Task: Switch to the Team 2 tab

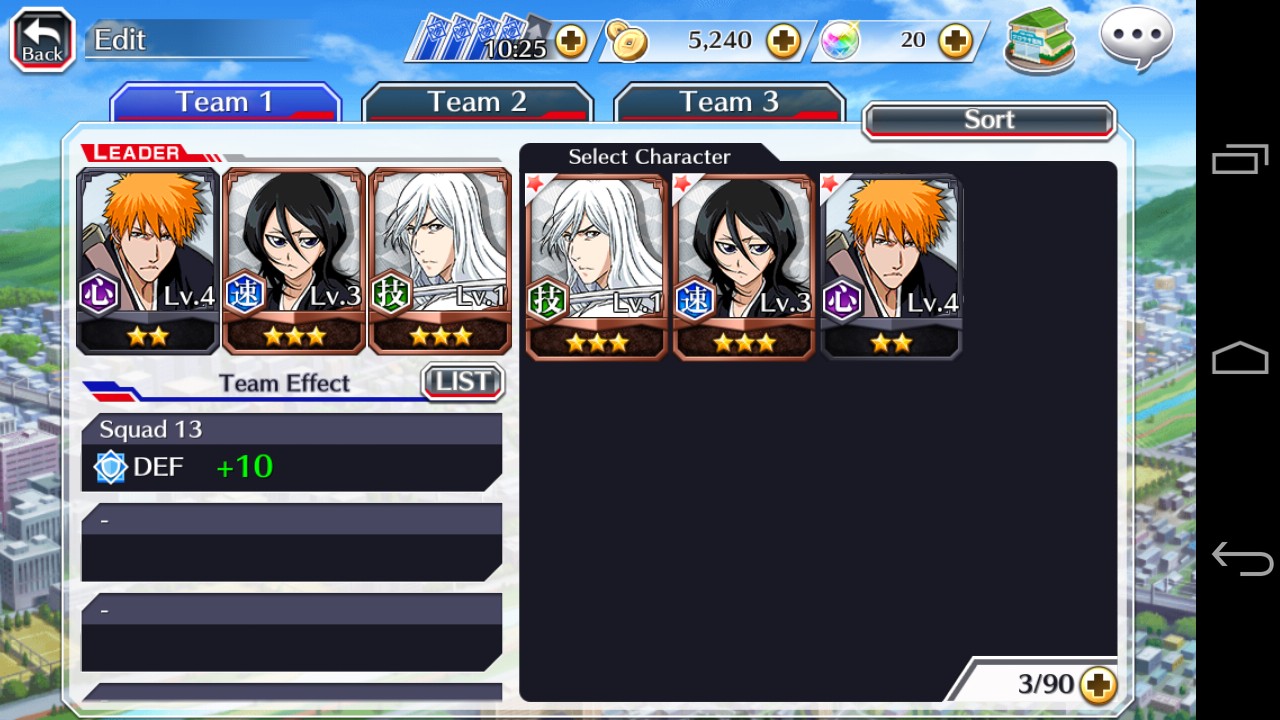Action: [477, 102]
